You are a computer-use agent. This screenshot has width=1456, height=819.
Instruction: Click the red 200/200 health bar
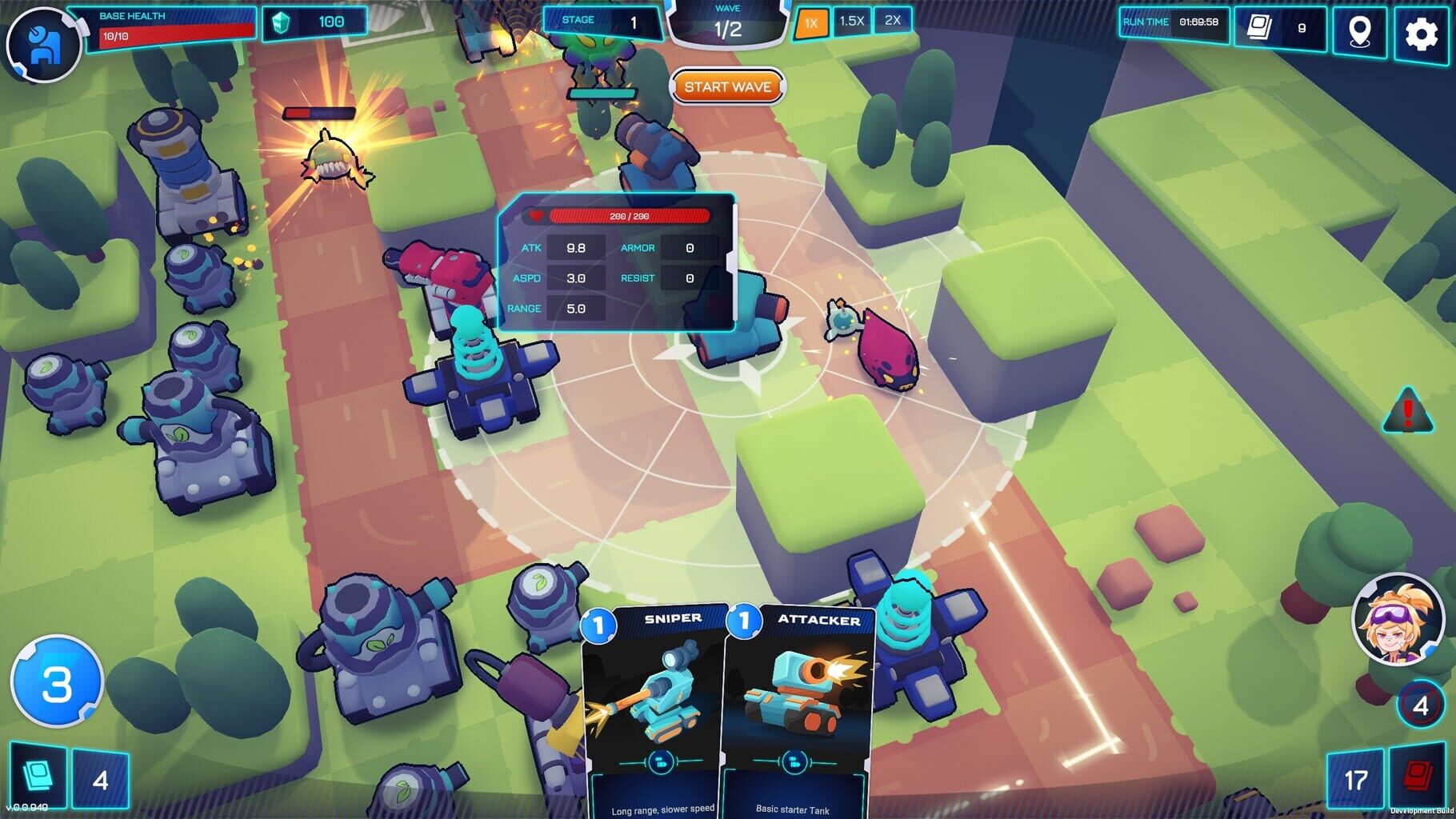coord(630,214)
